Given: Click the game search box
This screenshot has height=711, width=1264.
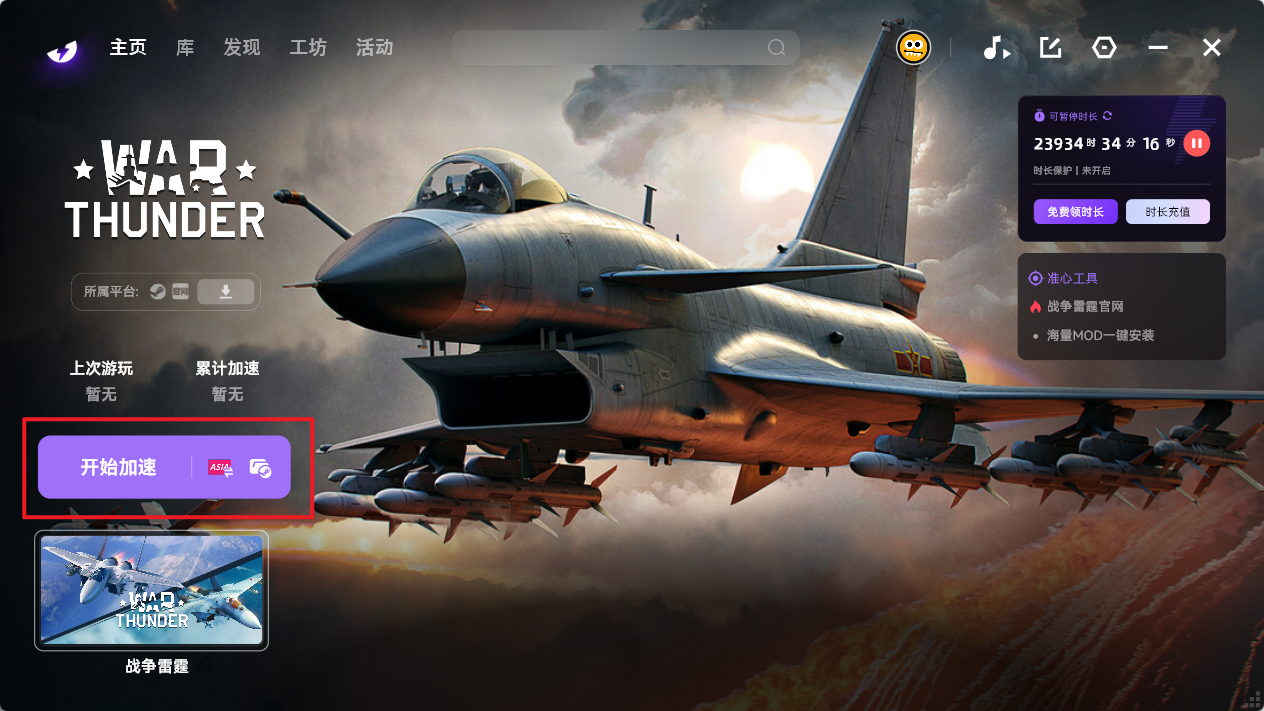Looking at the screenshot, I should point(612,48).
